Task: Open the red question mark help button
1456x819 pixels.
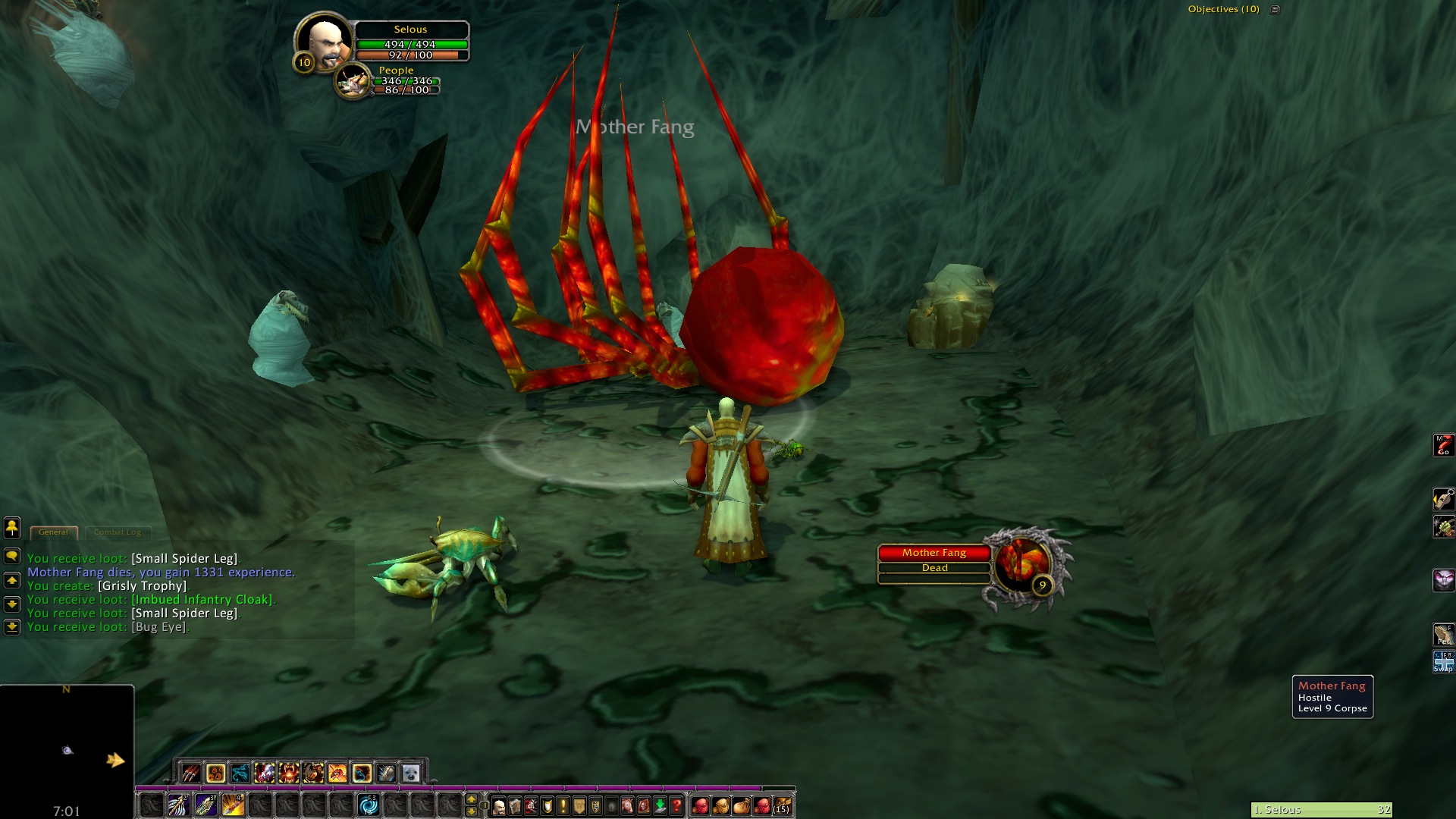Action: click(676, 805)
